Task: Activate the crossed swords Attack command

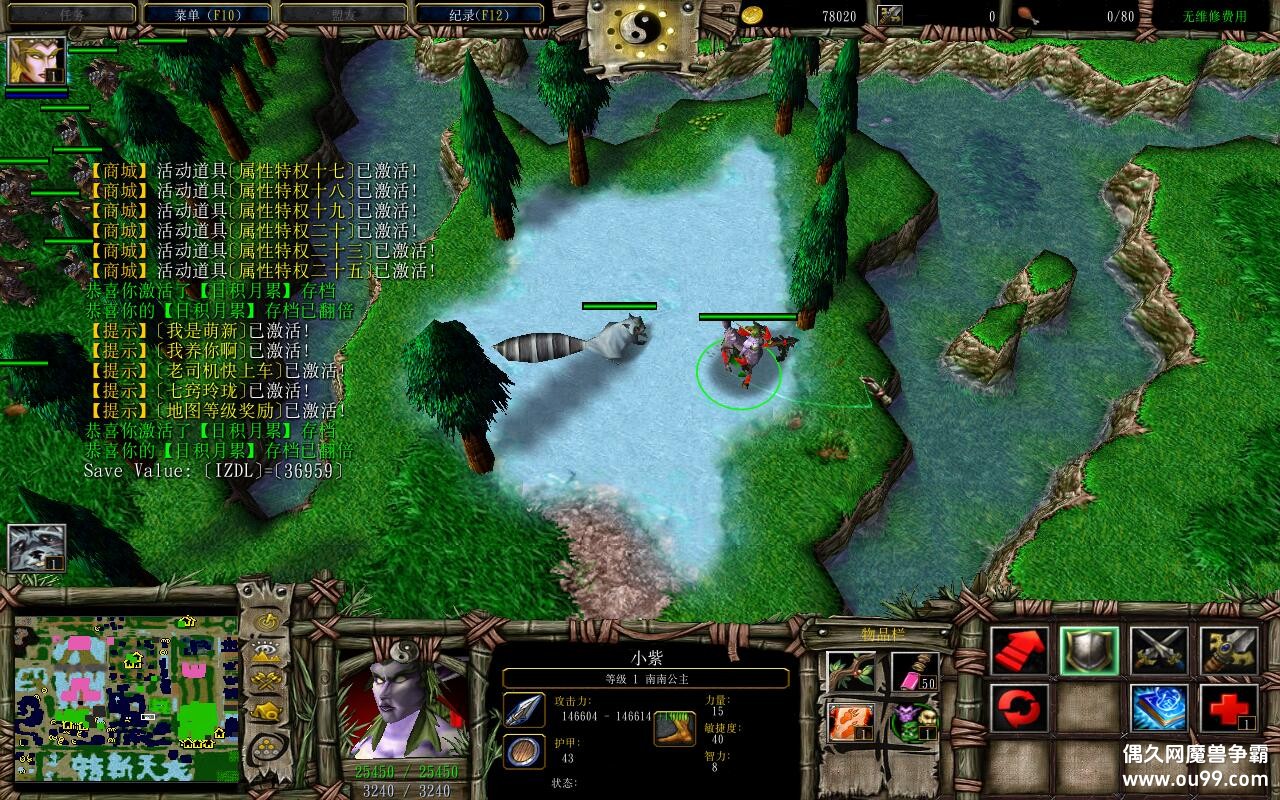Action: (1159, 651)
